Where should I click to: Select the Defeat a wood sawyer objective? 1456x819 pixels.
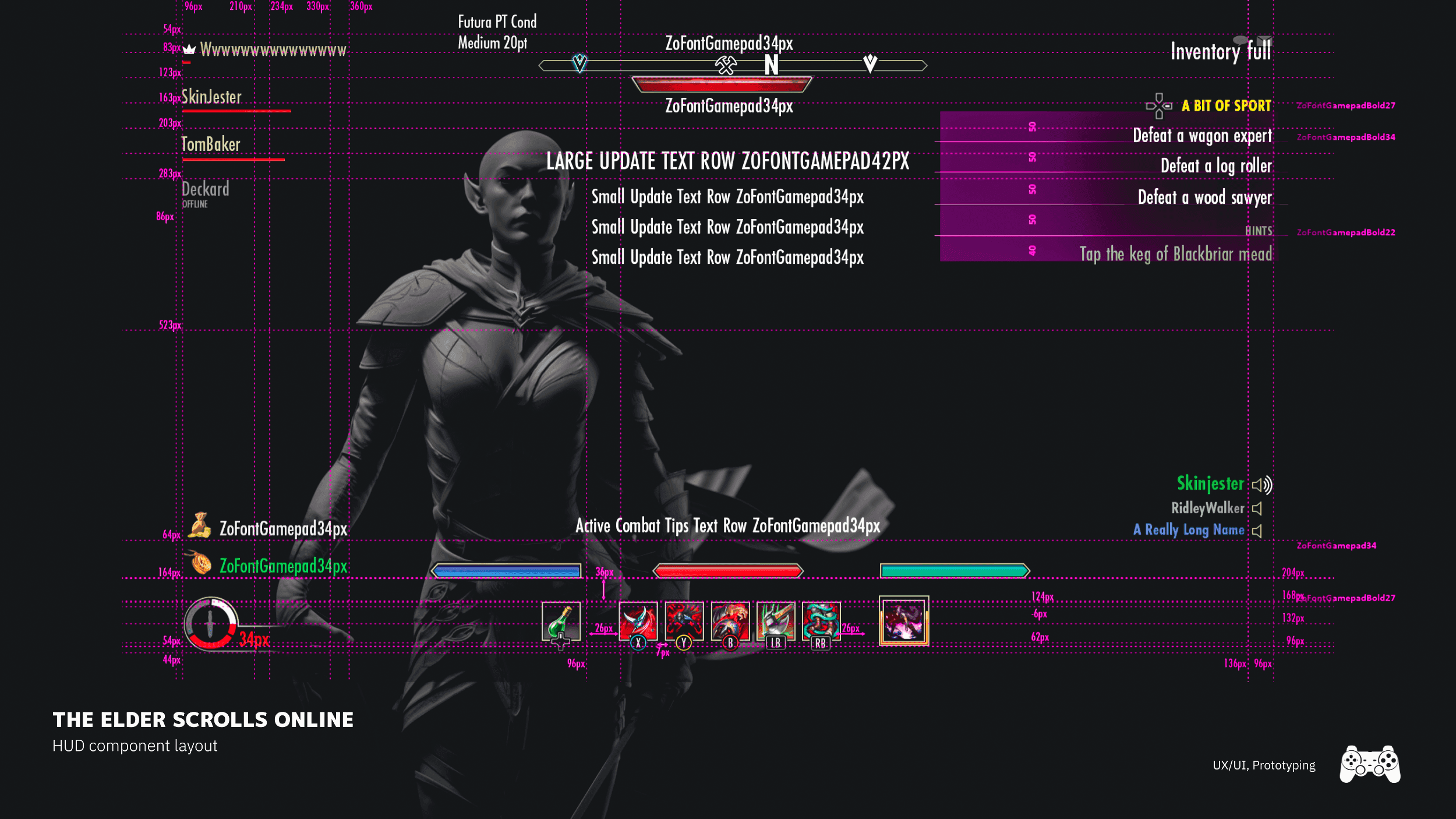(1204, 198)
